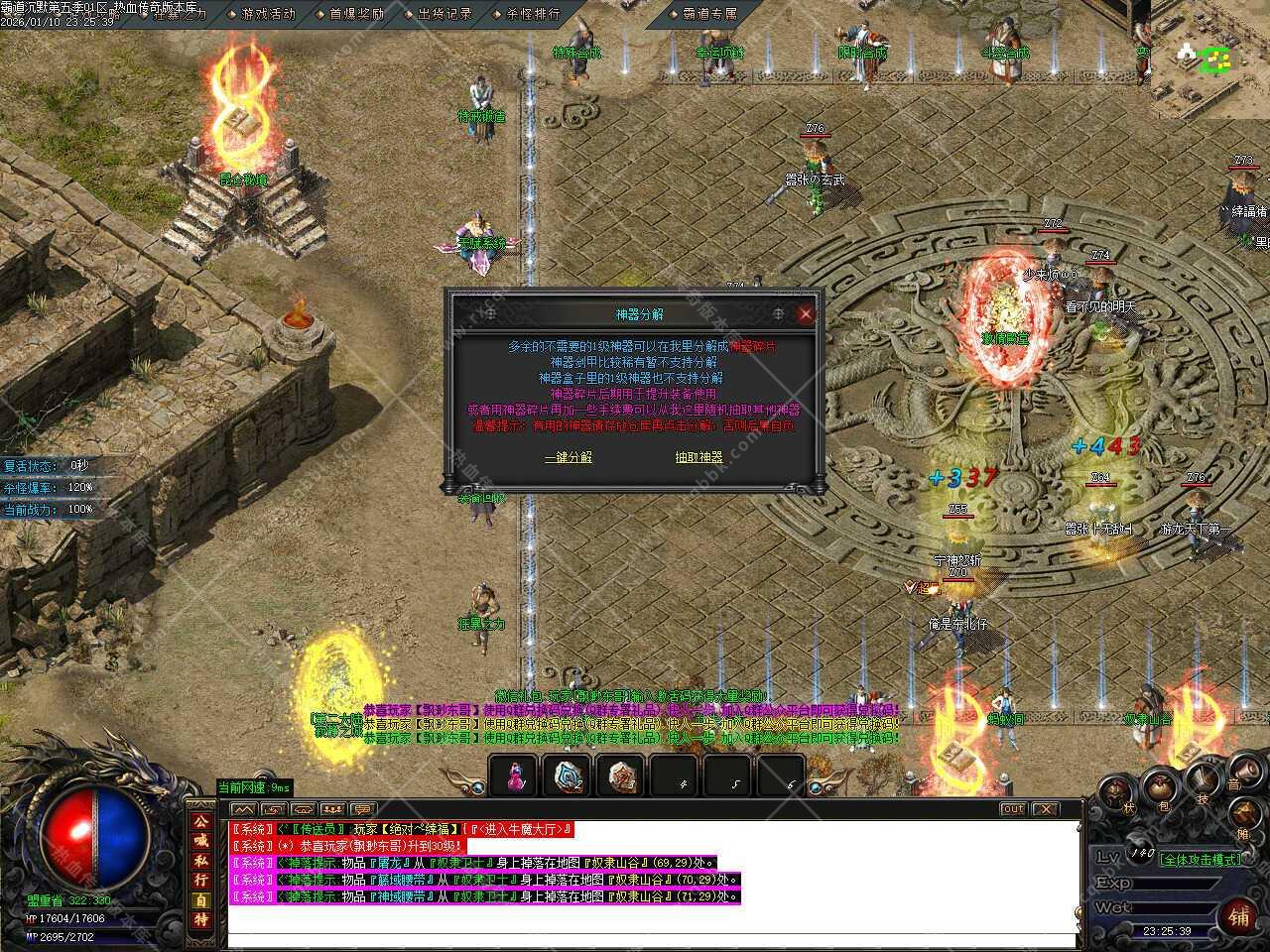Viewport: 1270px width, 952px height.
Task: Select the 抽取神器 option
Action: pos(698,457)
